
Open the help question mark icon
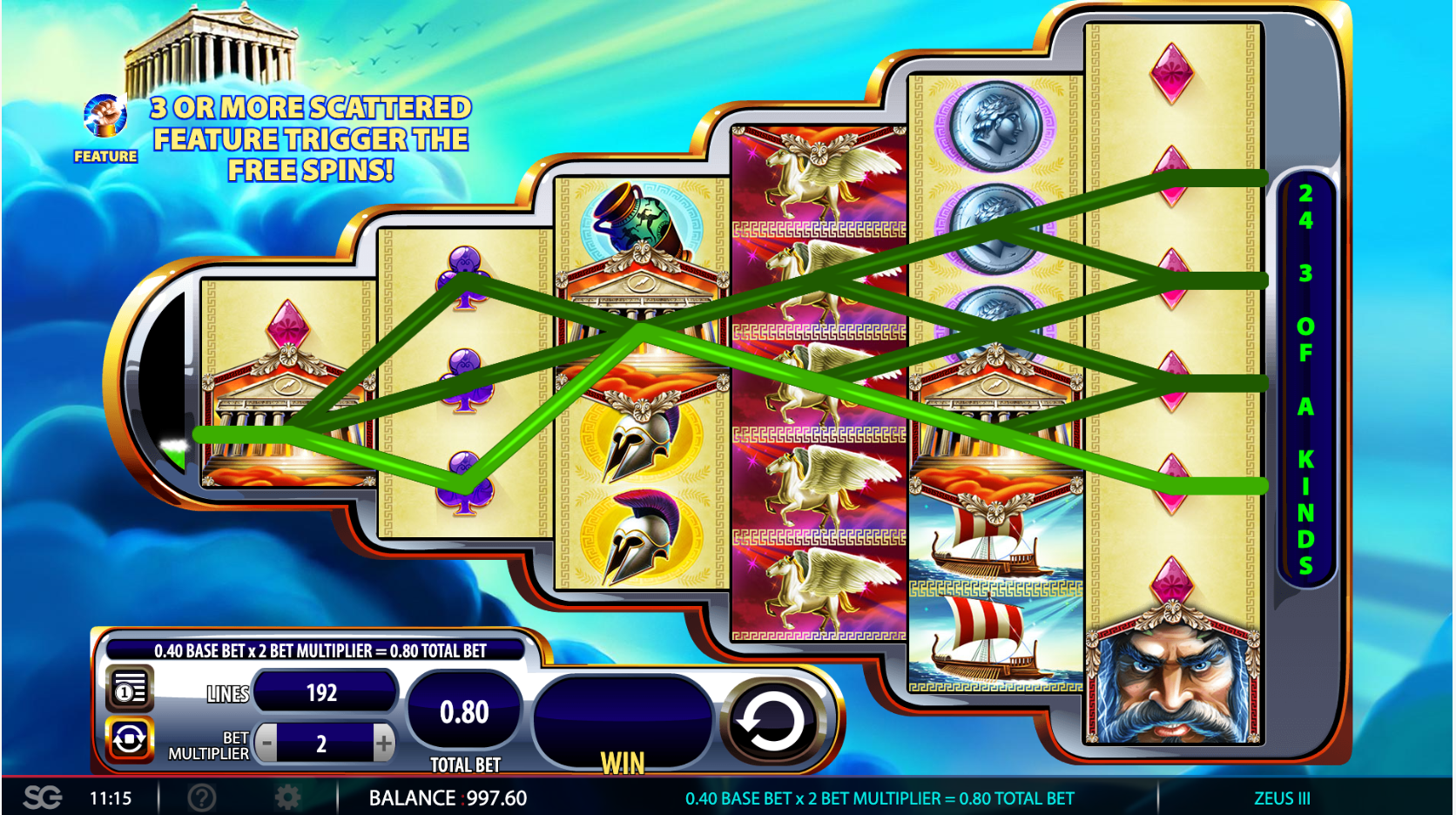click(201, 798)
